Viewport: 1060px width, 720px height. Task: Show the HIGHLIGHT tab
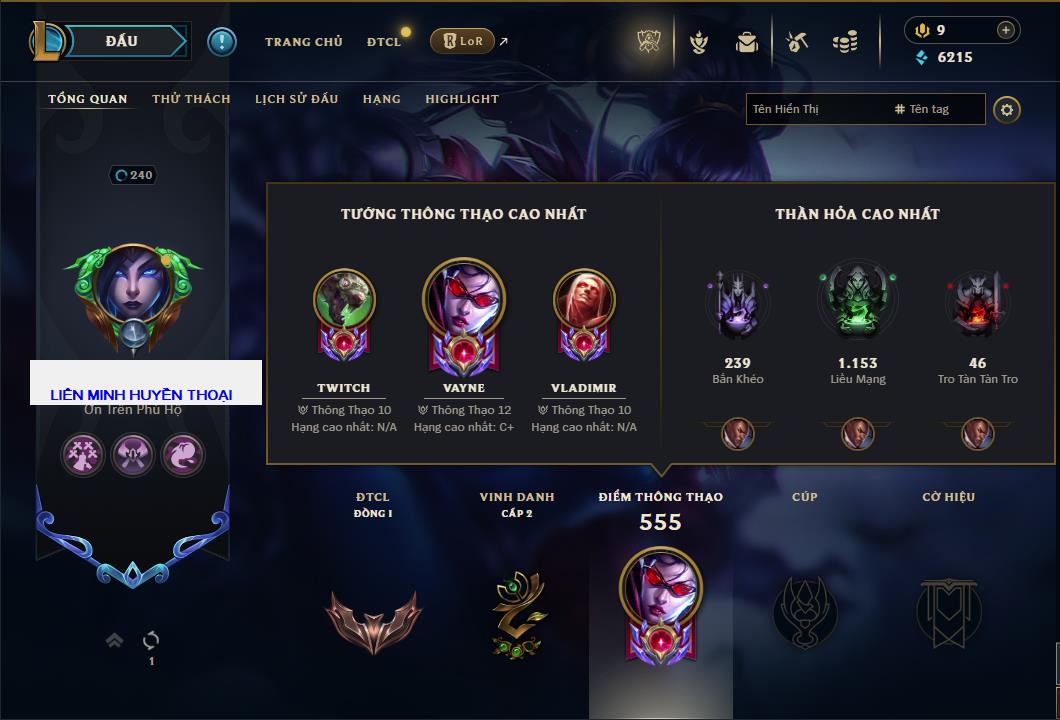click(461, 99)
